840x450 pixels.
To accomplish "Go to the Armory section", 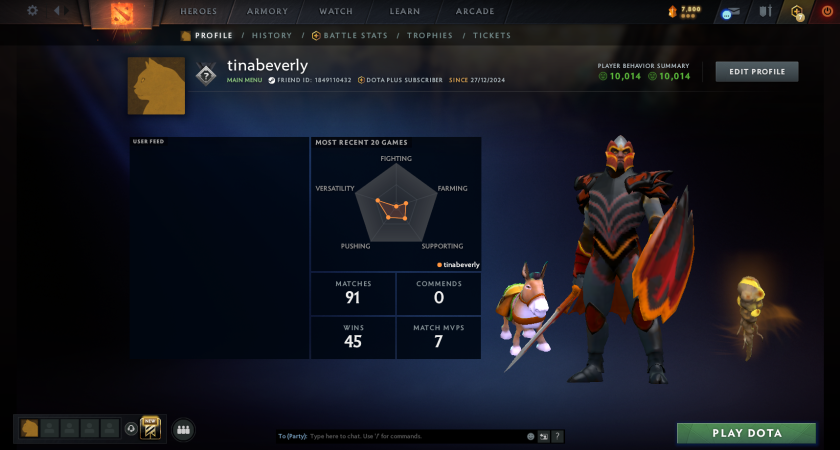I will point(267,12).
